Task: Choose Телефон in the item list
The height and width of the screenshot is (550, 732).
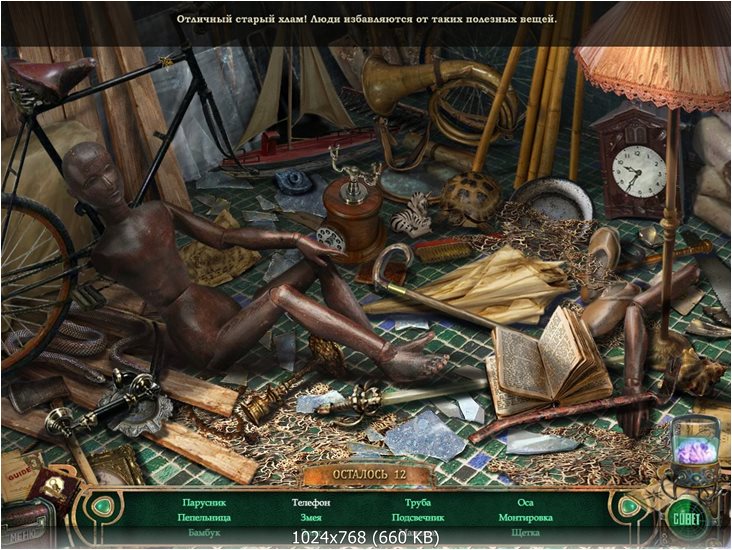Action: (x=311, y=502)
